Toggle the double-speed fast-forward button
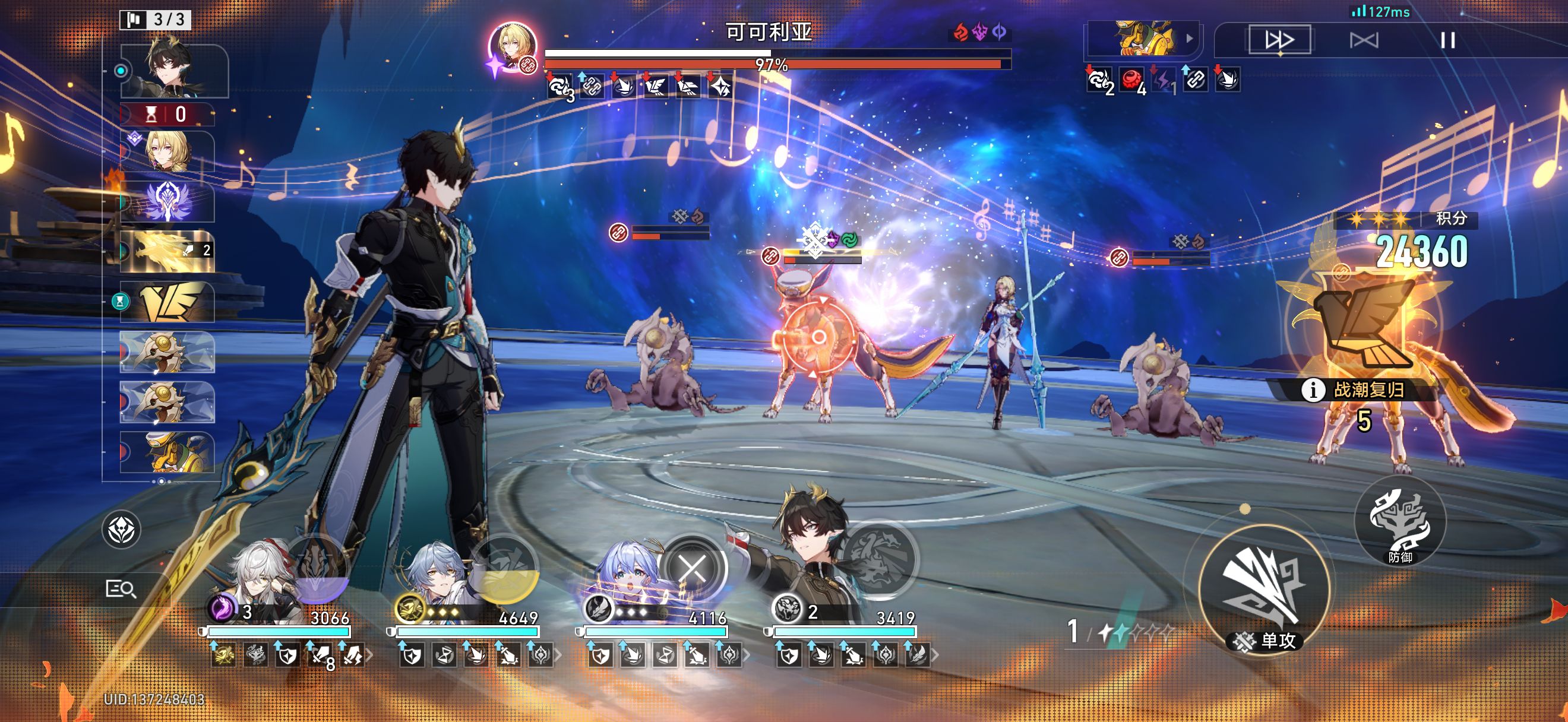This screenshot has width=1568, height=722. 1279,40
